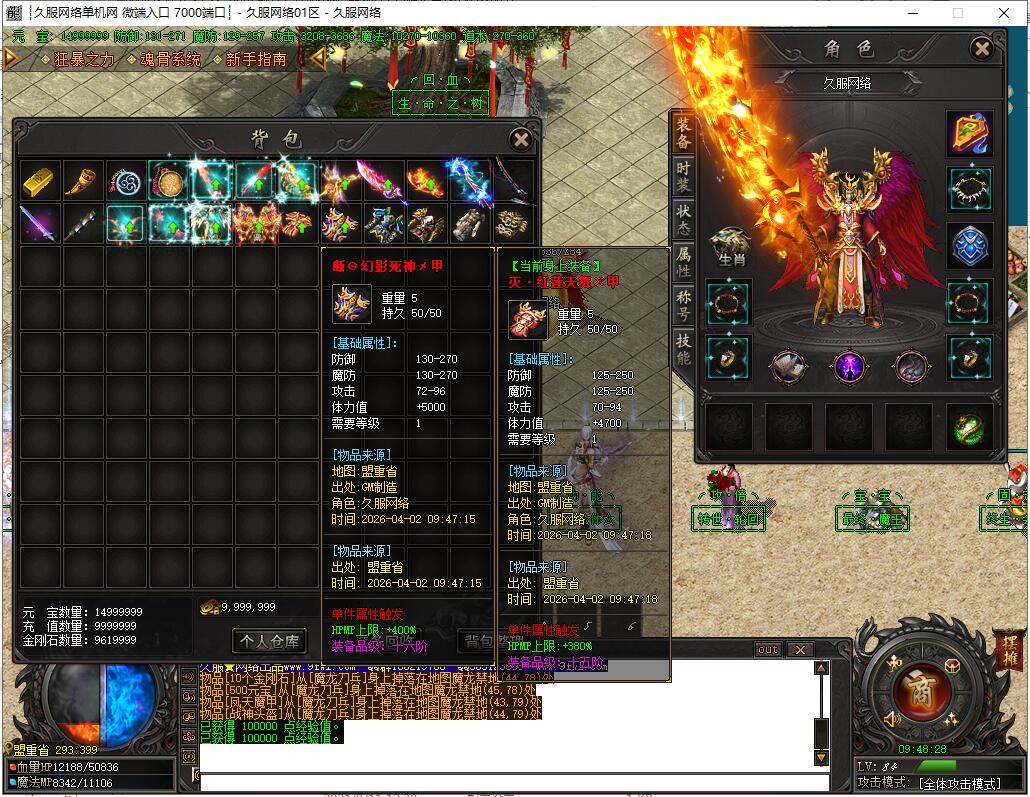The image size is (1030, 797).
Task: Click the 生肖 zodiac equipment slot
Action: [x=730, y=246]
